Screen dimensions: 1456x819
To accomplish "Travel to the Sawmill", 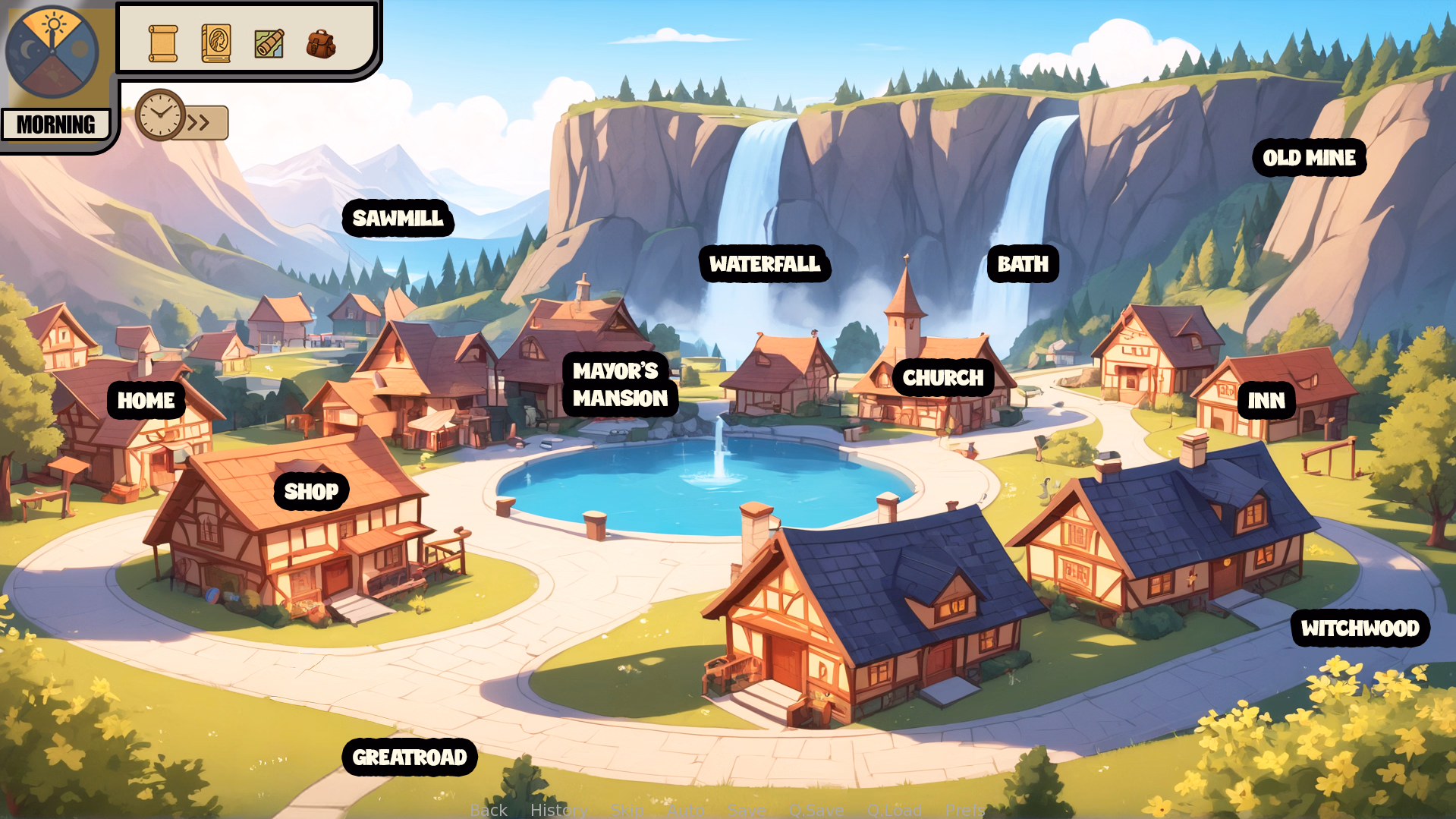I will [x=398, y=219].
